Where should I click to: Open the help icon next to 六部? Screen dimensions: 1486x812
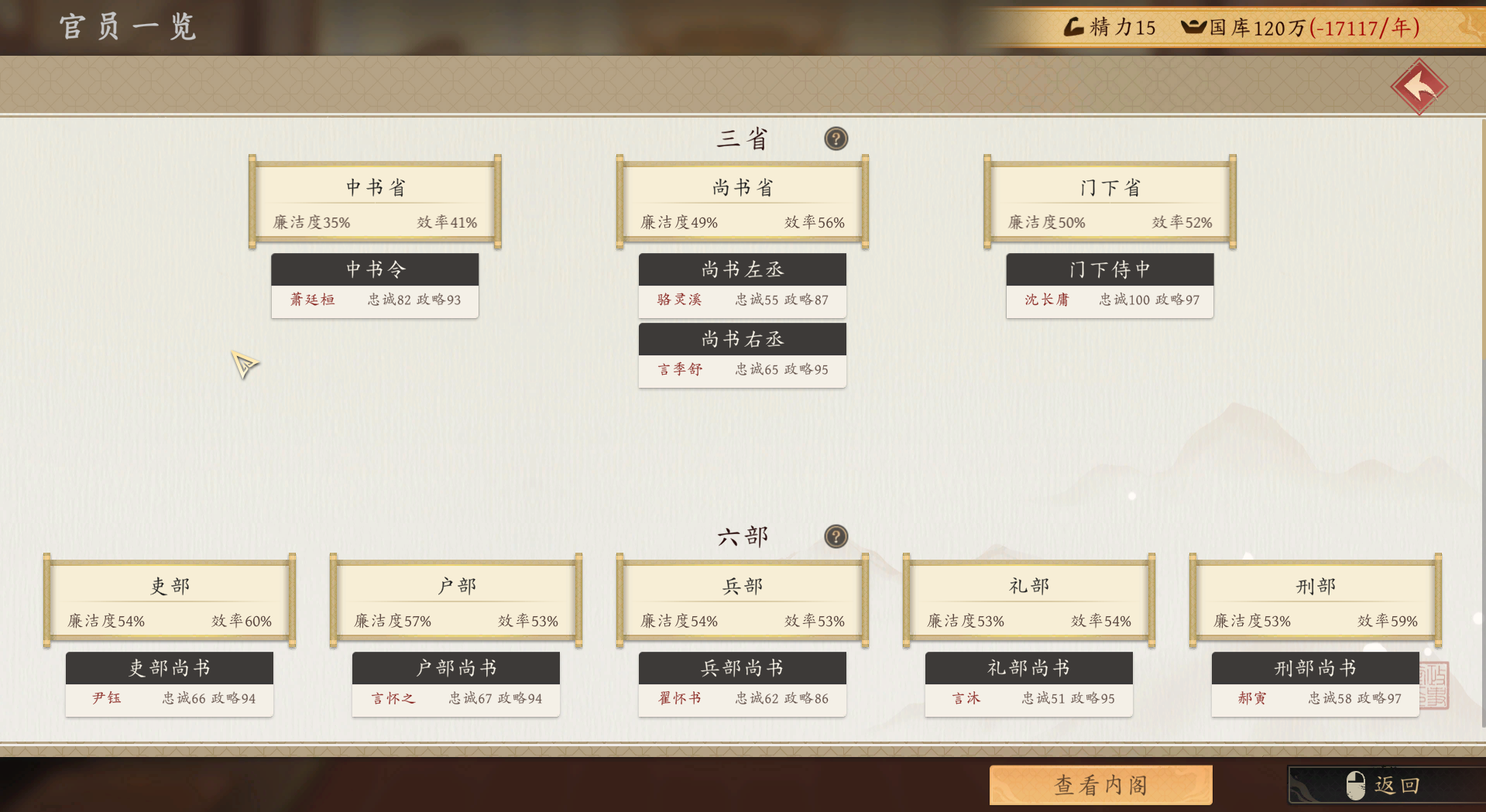(x=836, y=536)
